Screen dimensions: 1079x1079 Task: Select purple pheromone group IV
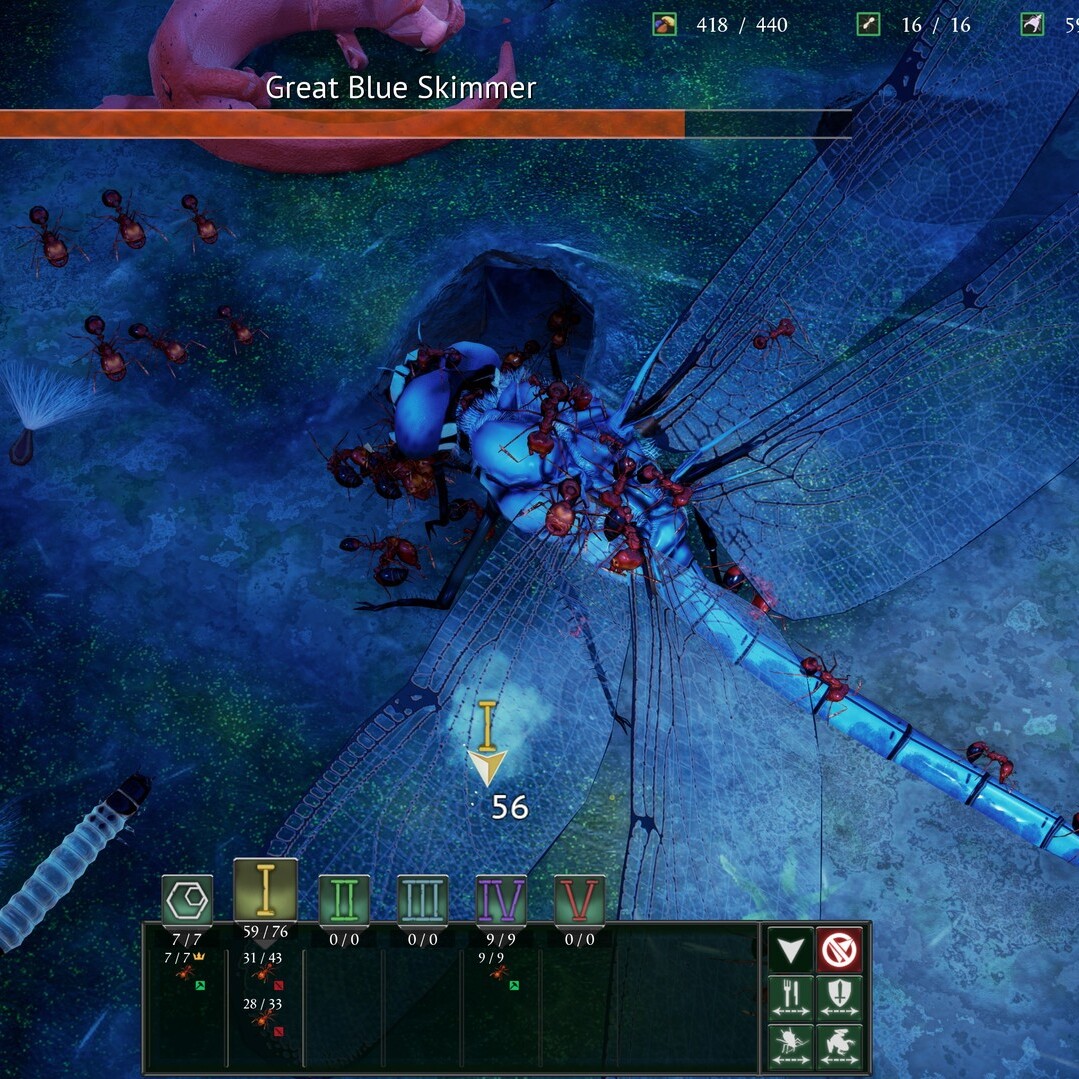coord(501,900)
